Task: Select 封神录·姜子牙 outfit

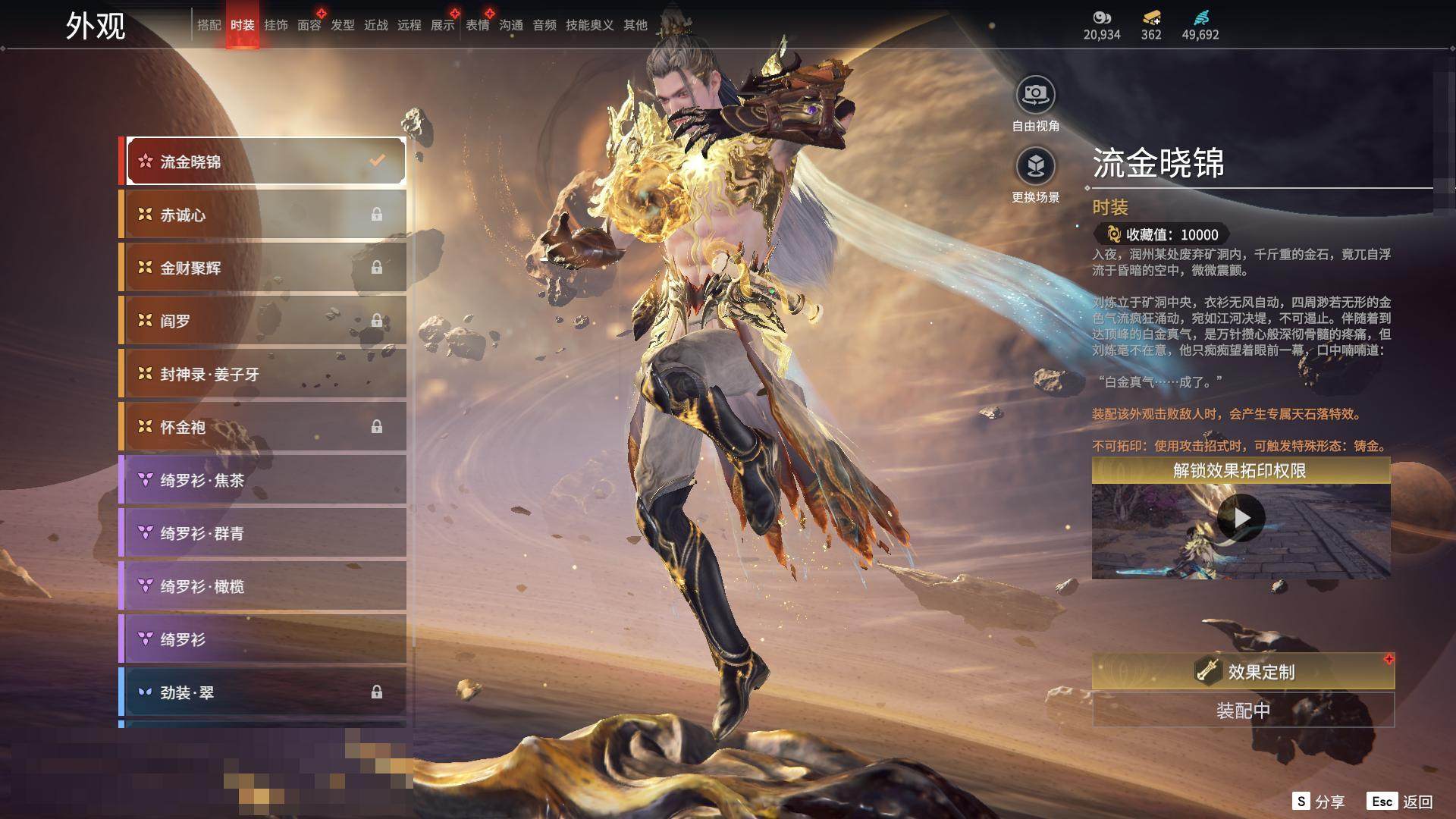Action: (x=263, y=374)
